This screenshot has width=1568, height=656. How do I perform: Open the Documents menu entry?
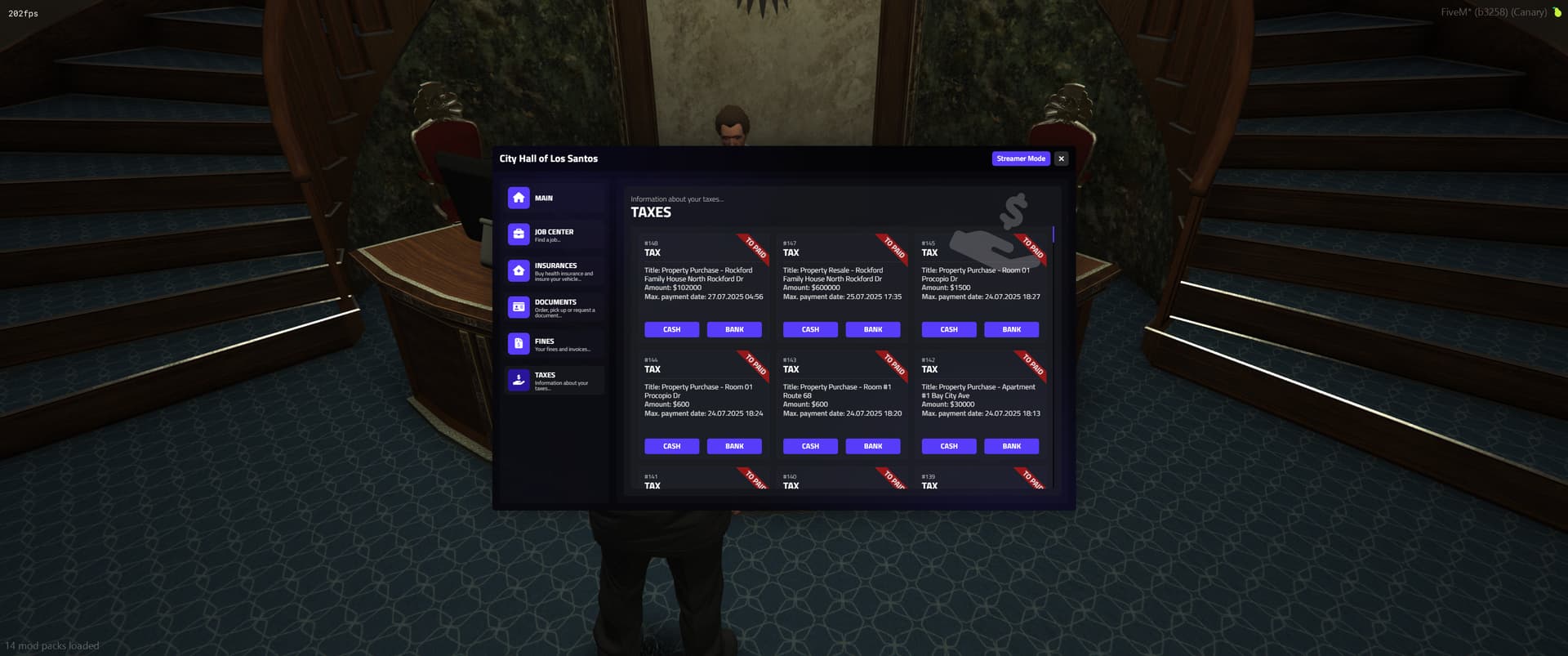[x=554, y=306]
